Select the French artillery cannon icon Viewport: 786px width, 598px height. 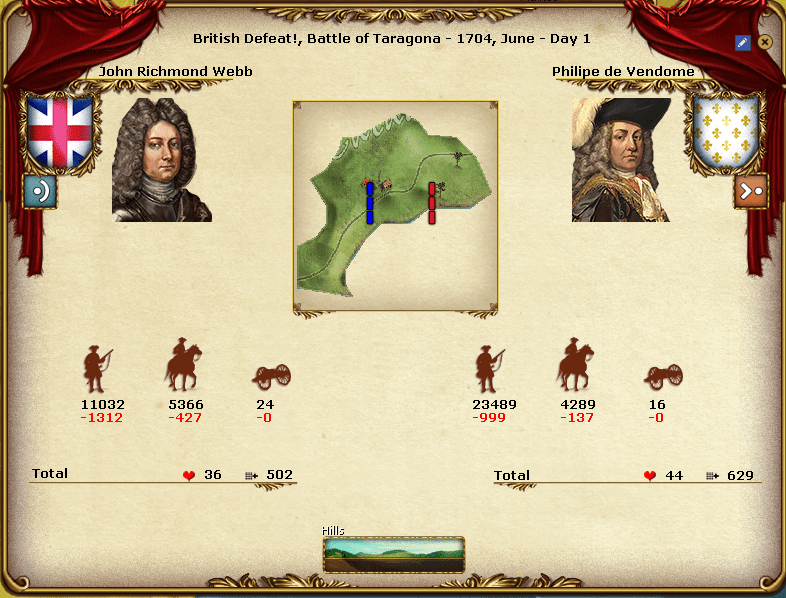(664, 376)
